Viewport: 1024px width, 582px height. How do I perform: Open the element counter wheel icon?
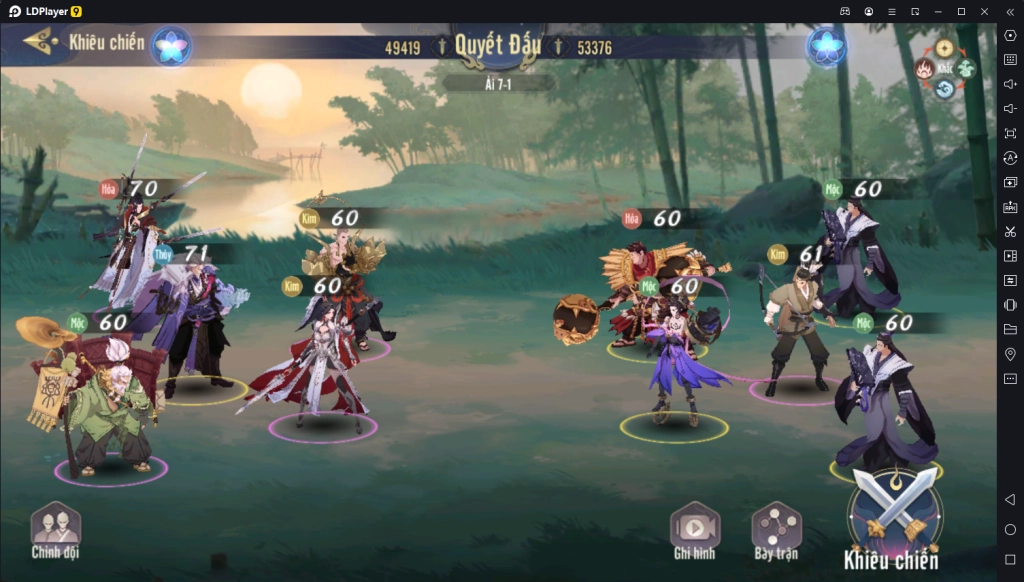click(x=944, y=70)
